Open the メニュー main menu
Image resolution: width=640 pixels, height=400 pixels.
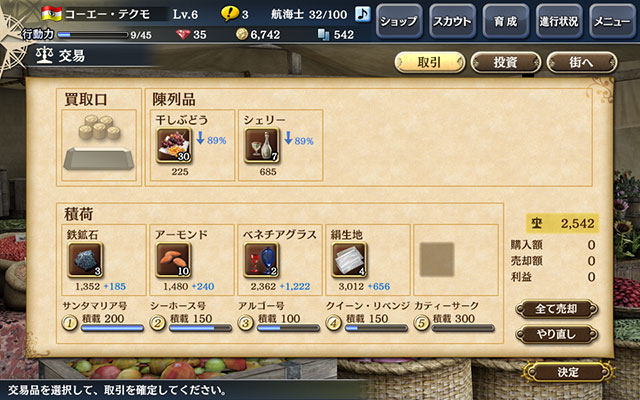[611, 20]
